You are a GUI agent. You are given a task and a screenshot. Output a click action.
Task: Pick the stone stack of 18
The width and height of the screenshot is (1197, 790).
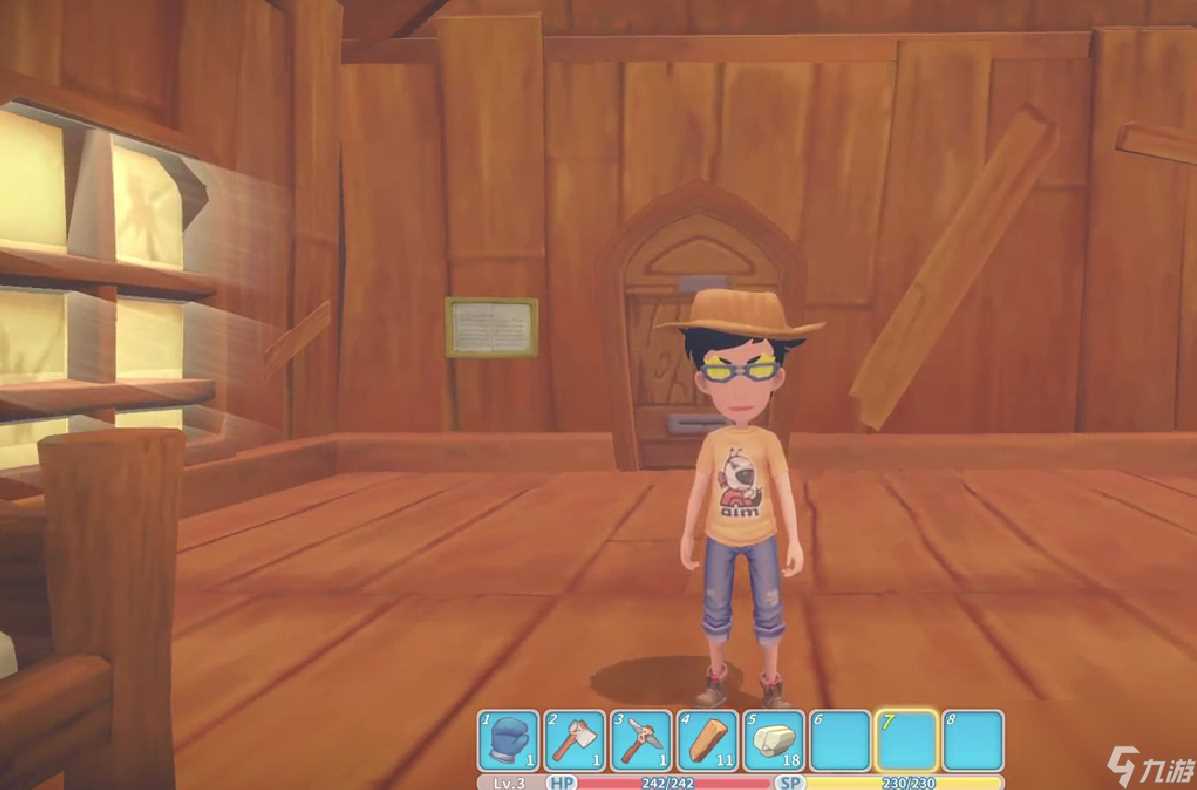click(774, 741)
